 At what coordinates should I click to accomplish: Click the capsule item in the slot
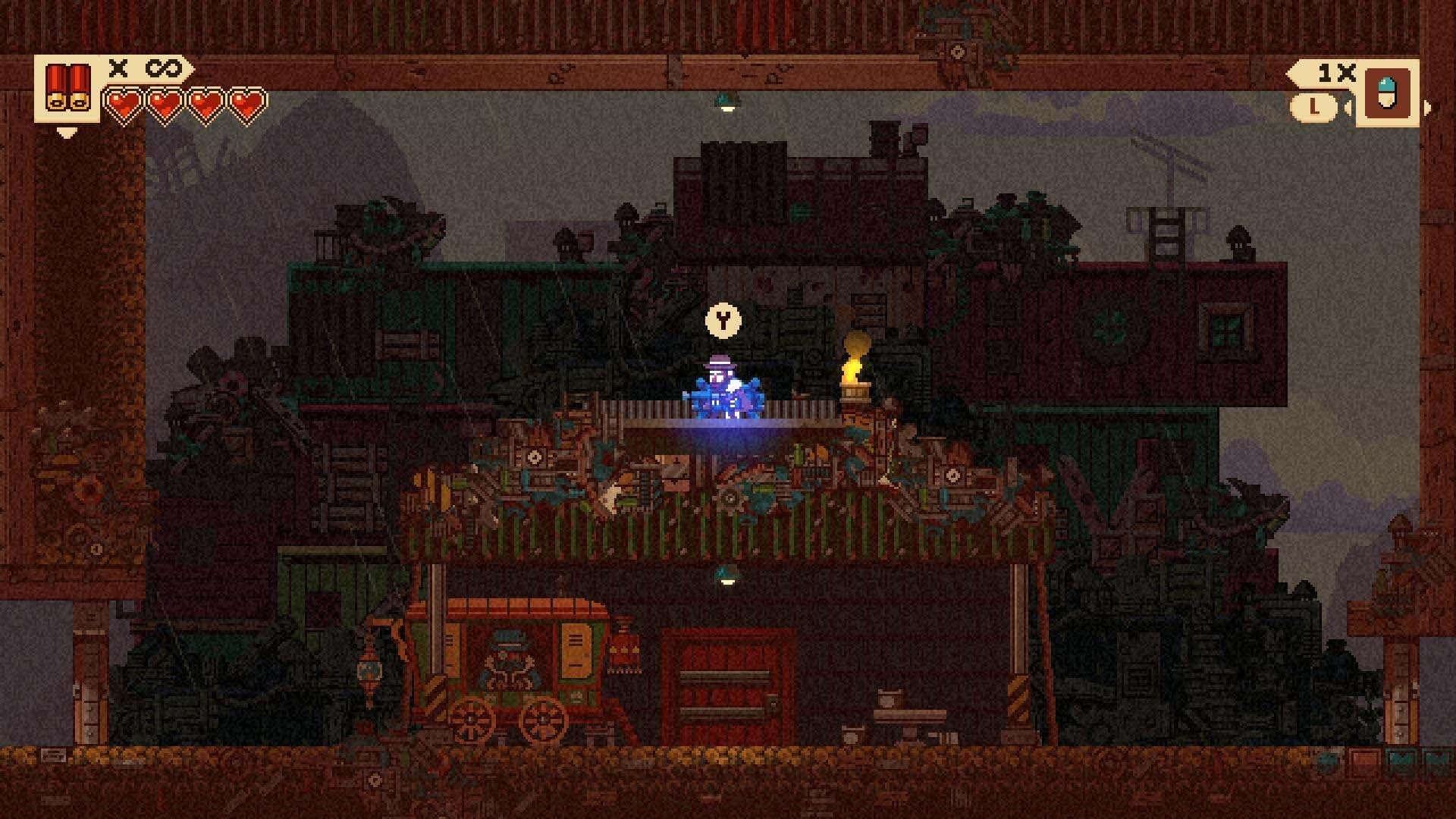[x=1387, y=93]
